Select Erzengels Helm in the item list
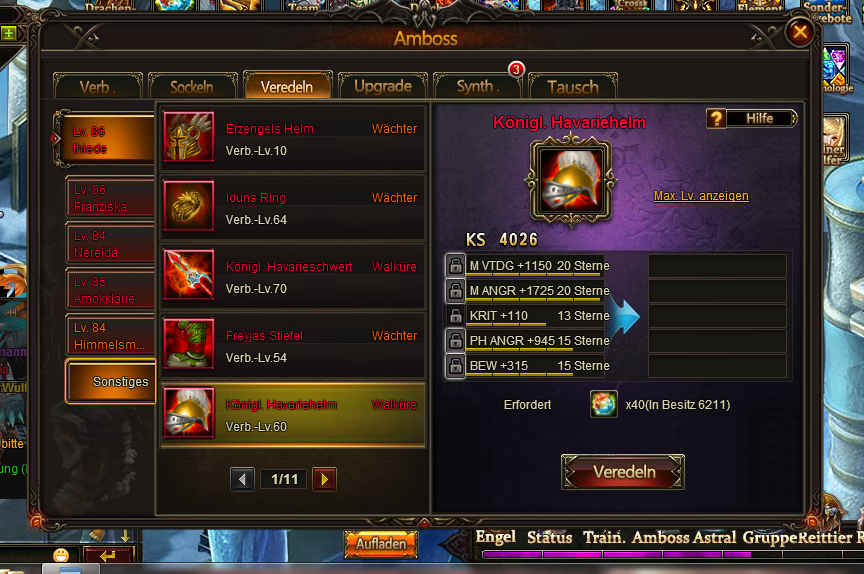The width and height of the screenshot is (864, 574). coord(292,138)
